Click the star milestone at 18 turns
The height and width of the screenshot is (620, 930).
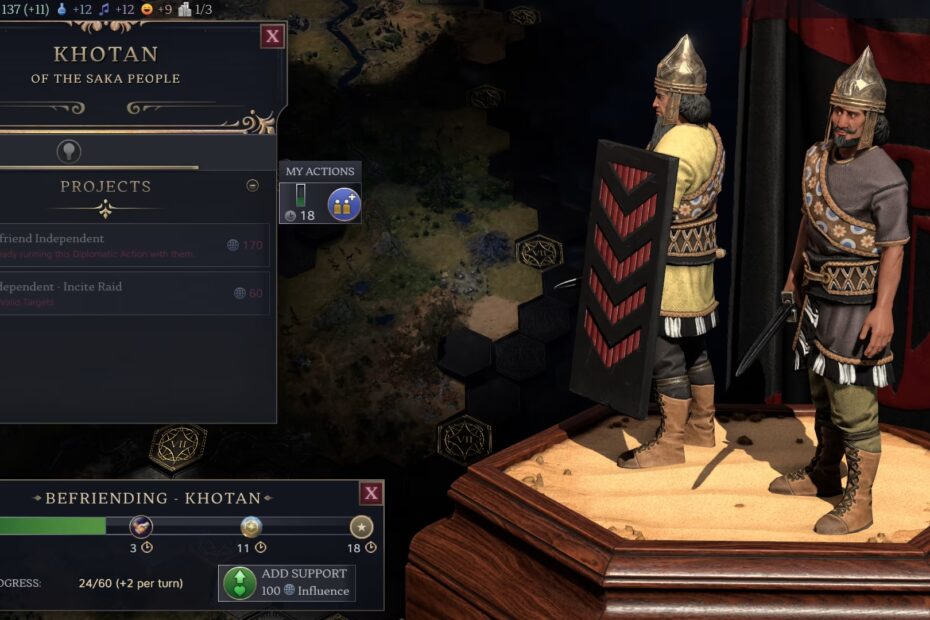coord(361,526)
